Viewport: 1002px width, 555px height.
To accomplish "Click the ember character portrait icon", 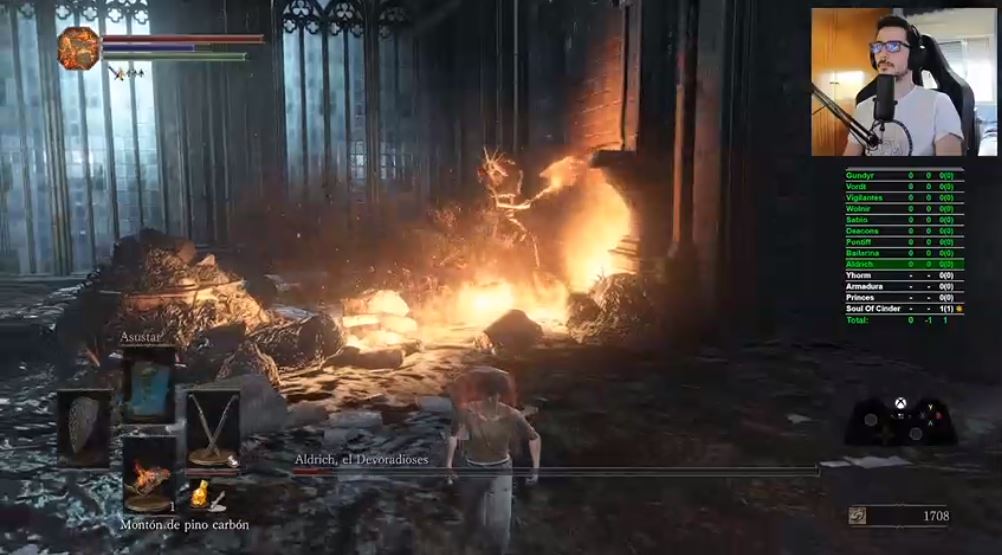I will [x=79, y=48].
